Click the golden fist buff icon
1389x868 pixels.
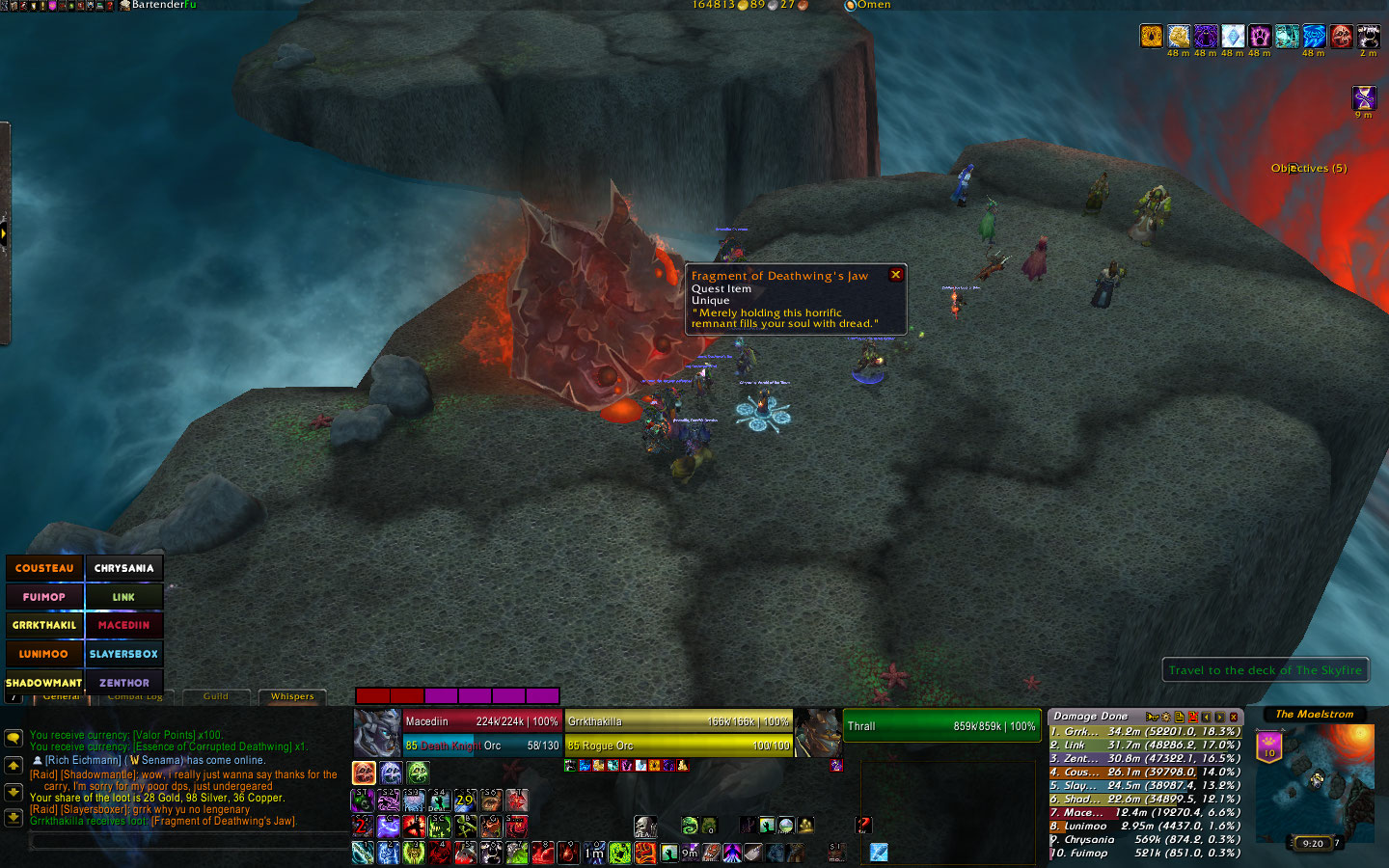1152,37
